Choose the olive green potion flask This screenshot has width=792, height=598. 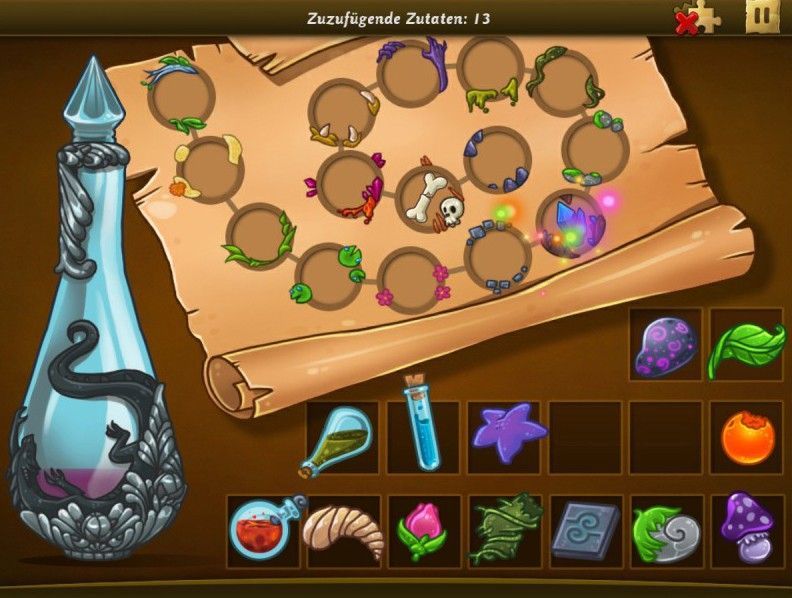tap(341, 438)
